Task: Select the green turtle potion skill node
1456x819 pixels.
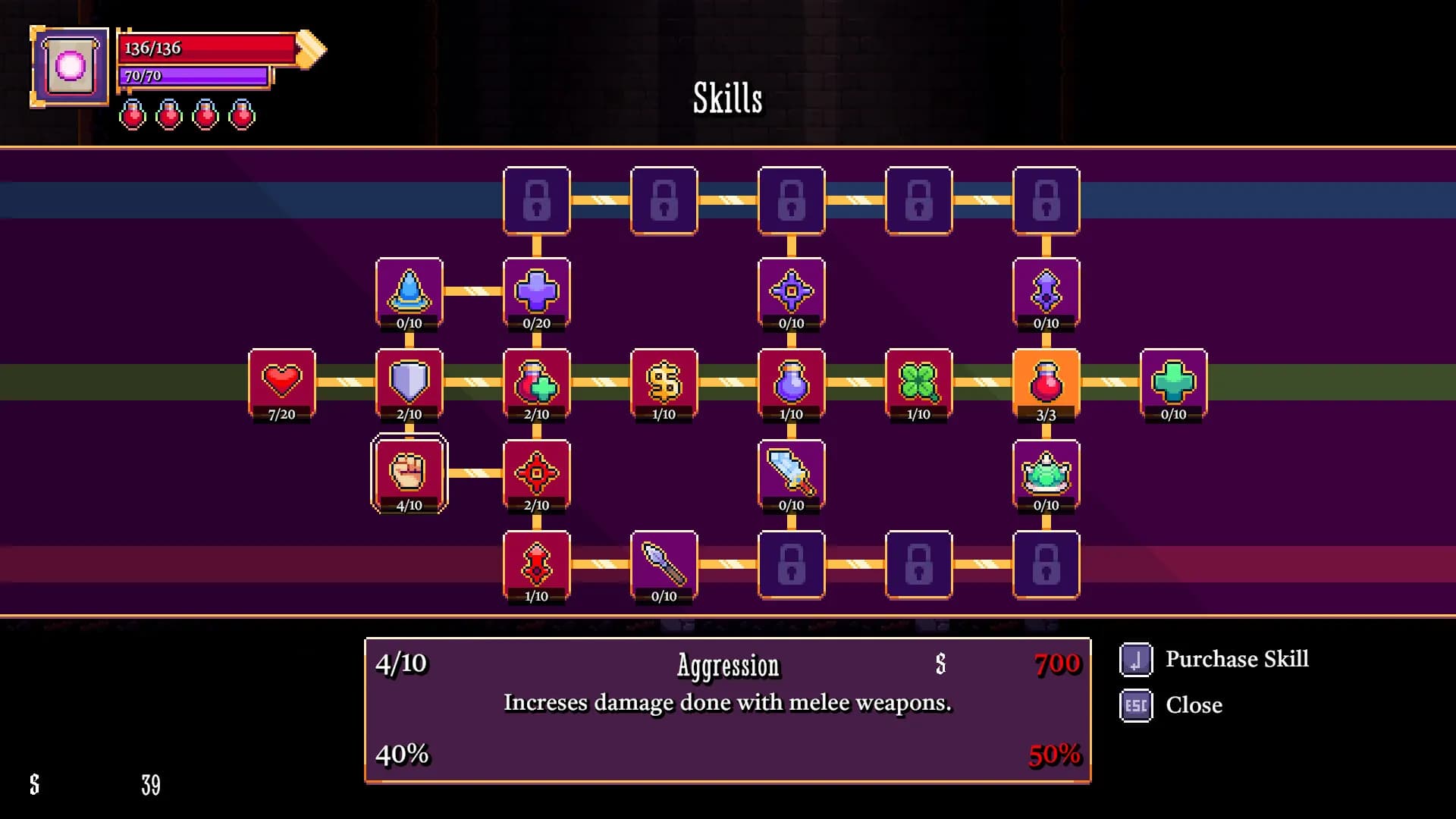Action: click(1046, 474)
